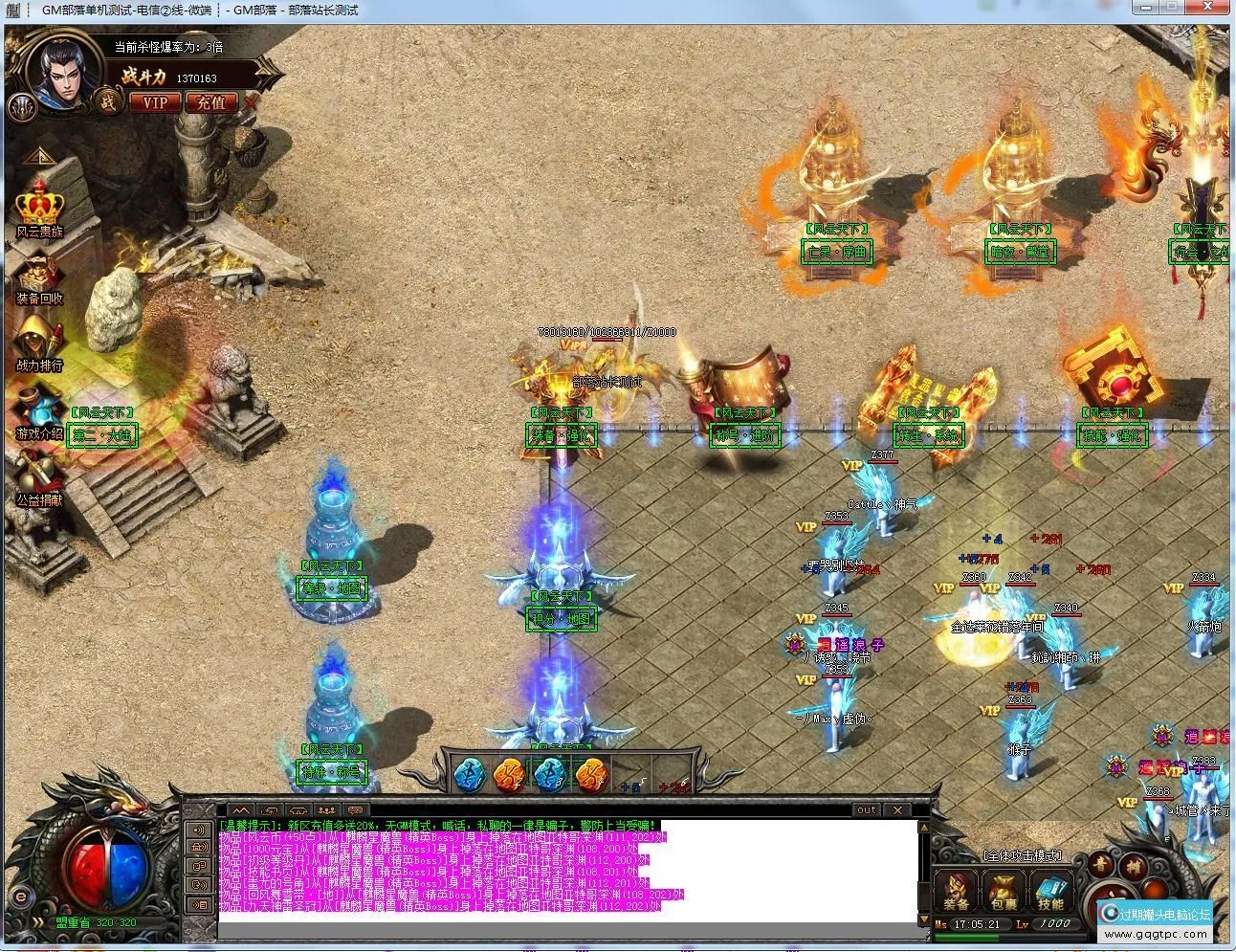Click the red X beside 充值

click(x=252, y=100)
